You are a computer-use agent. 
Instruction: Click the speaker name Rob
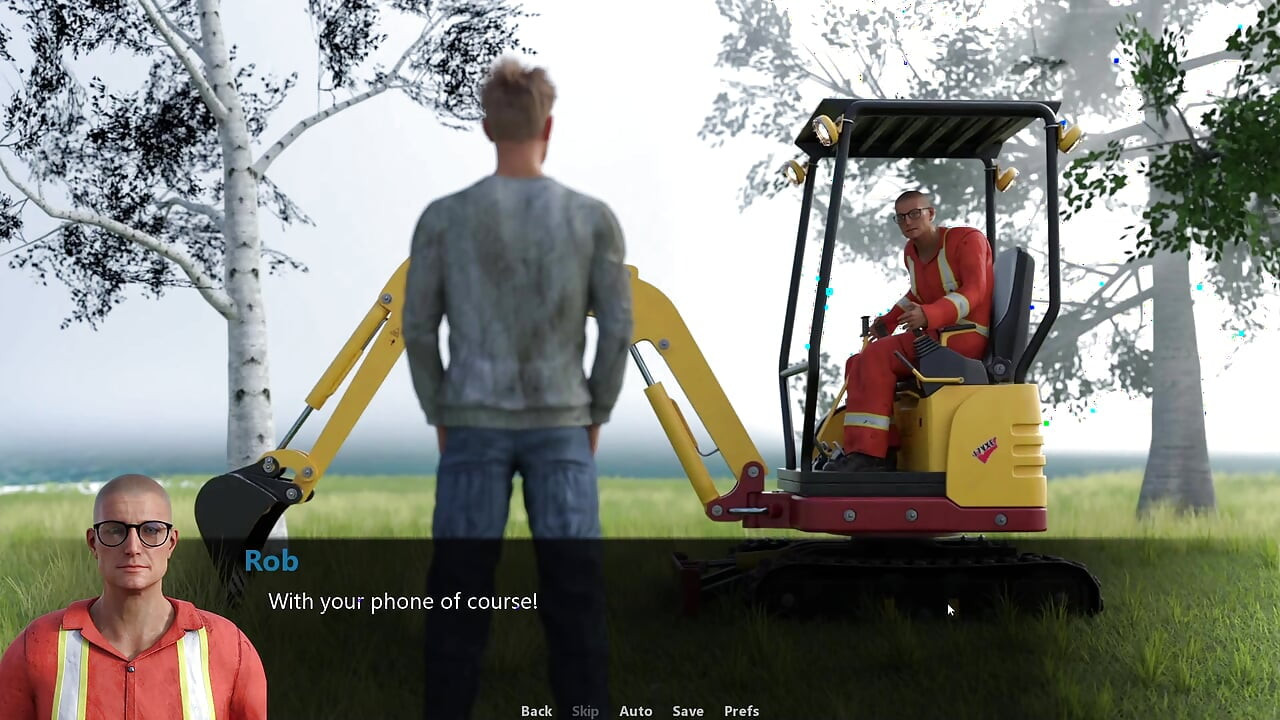click(270, 561)
